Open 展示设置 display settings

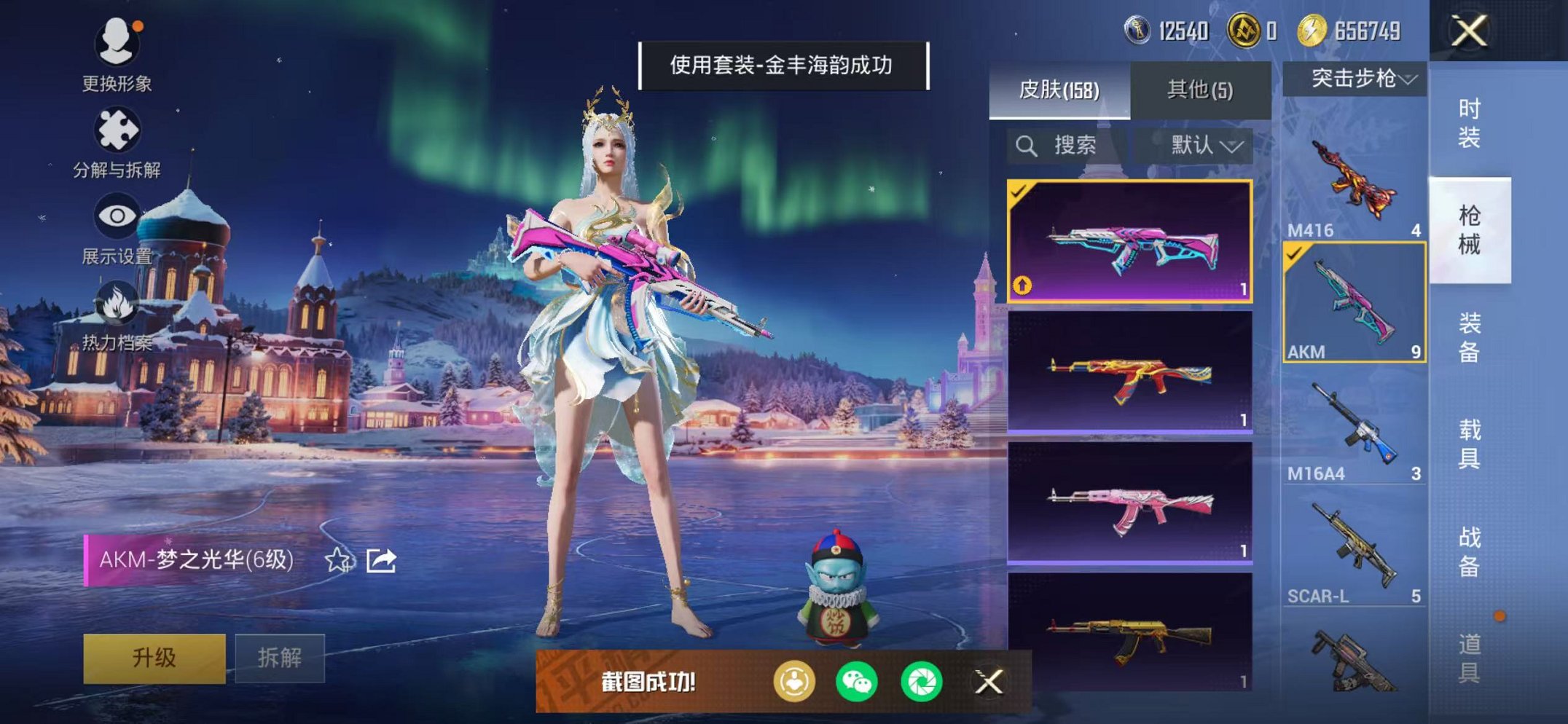[117, 229]
